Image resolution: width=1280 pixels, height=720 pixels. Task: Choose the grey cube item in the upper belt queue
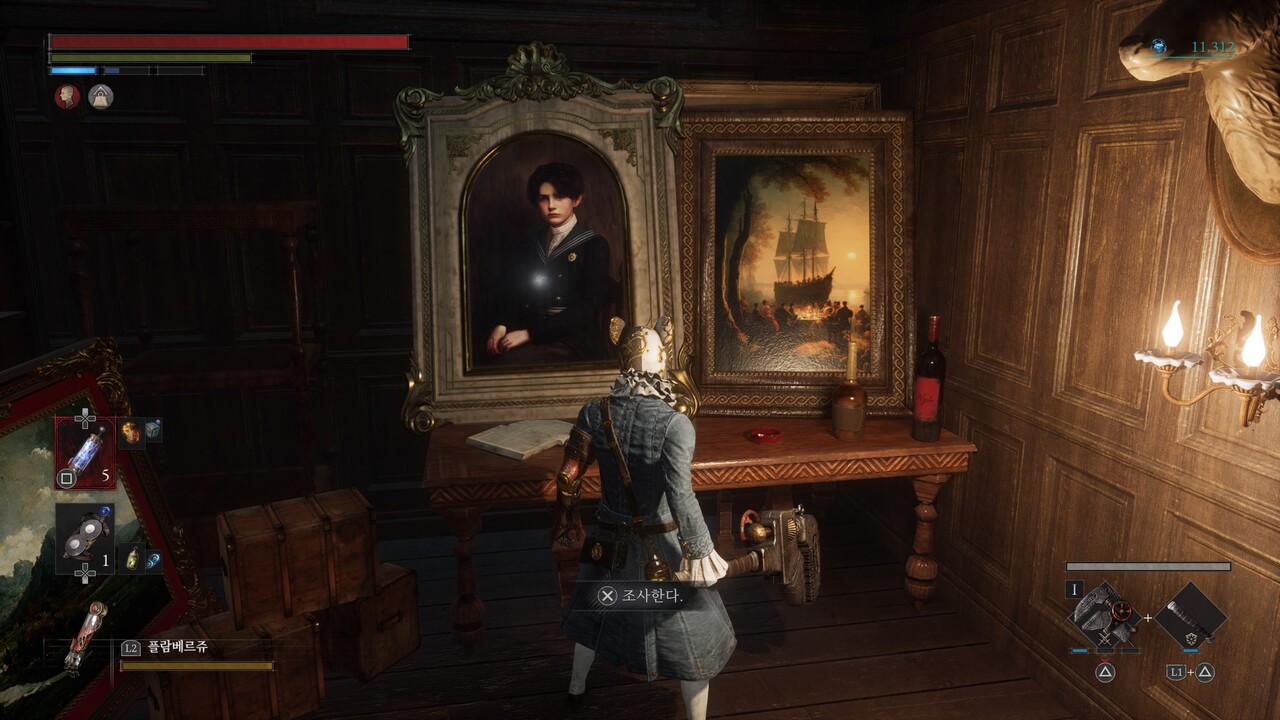[x=153, y=431]
